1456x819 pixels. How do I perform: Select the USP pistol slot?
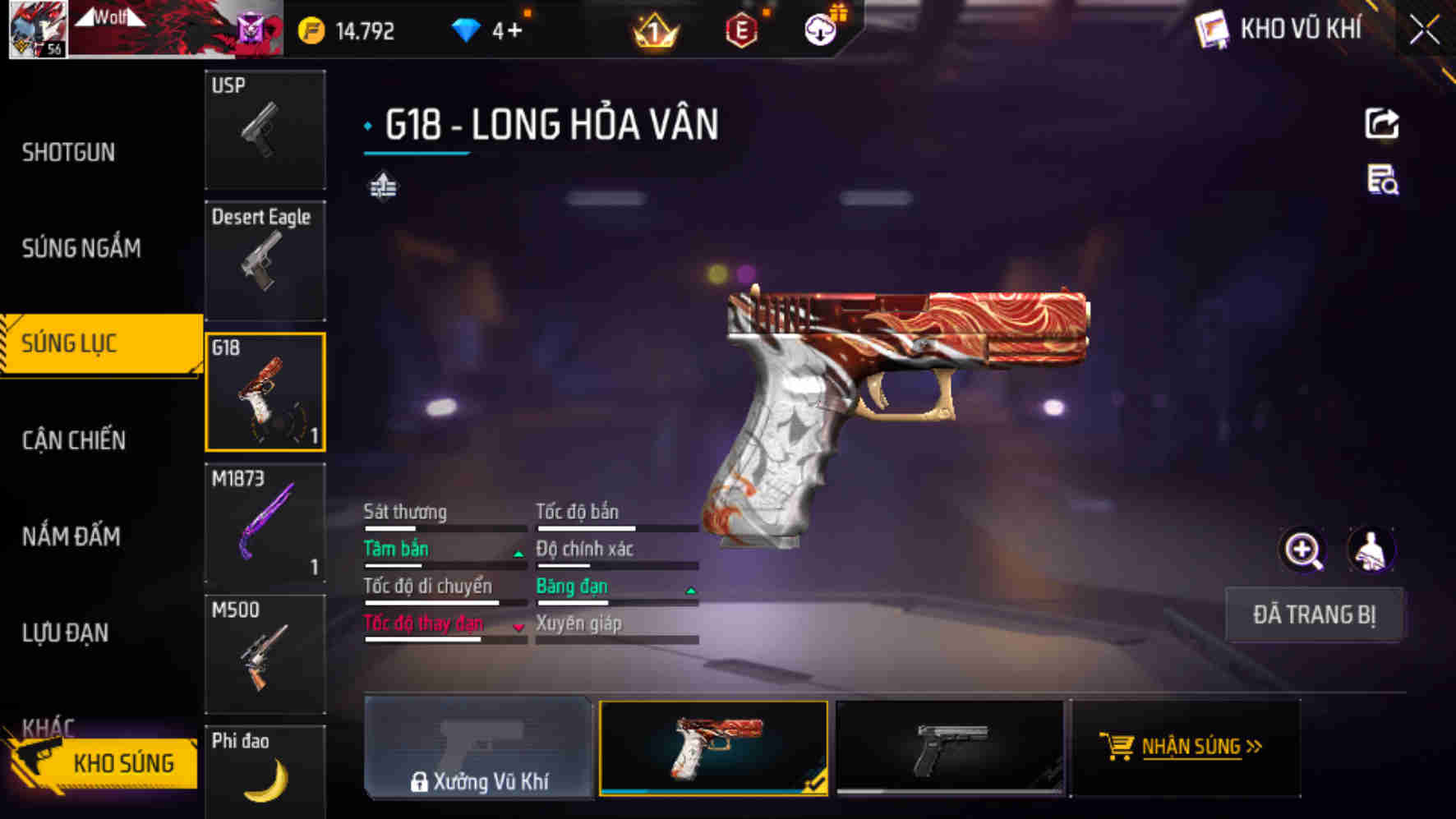click(x=265, y=129)
